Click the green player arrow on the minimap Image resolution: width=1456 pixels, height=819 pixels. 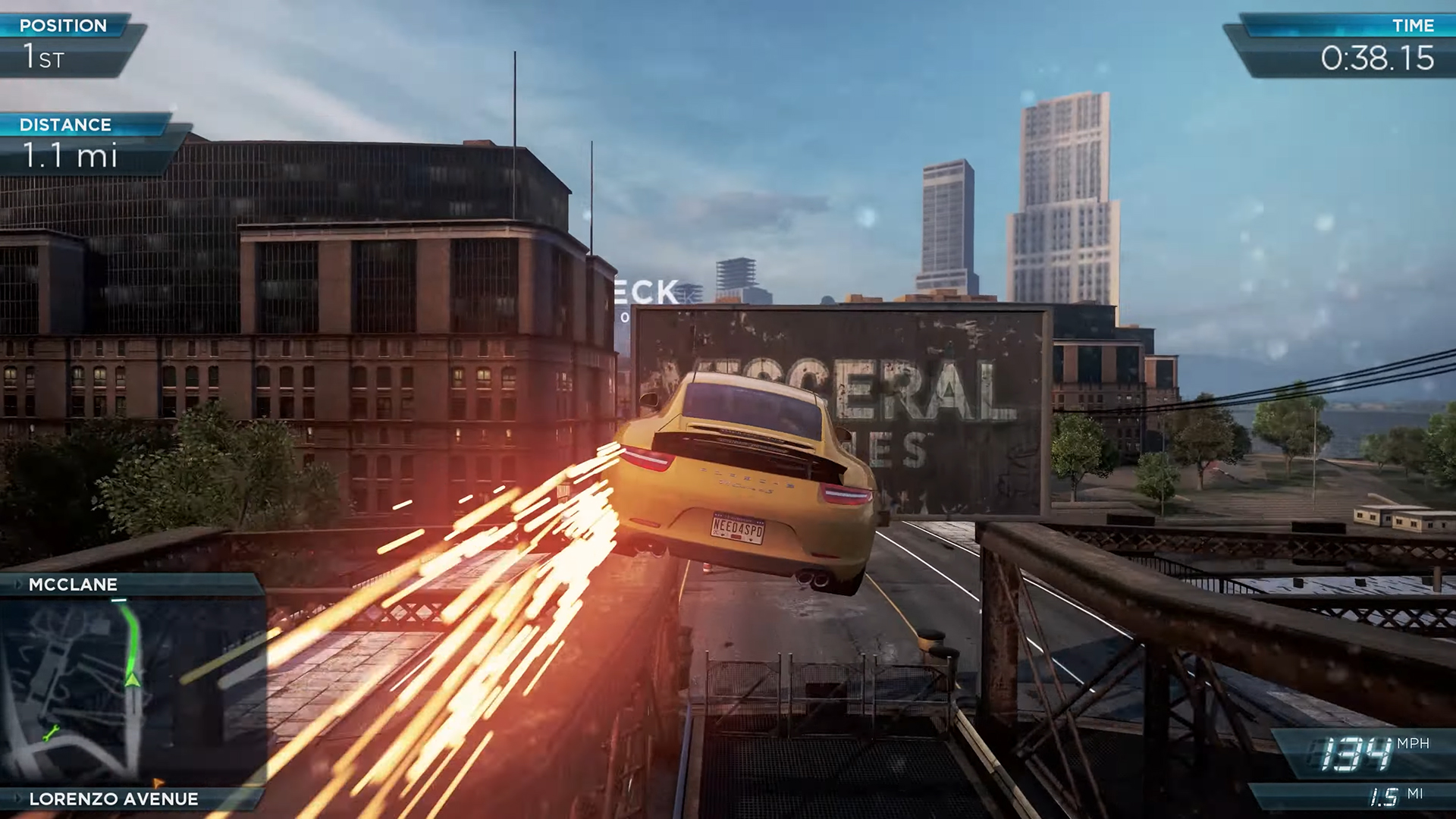coord(132,680)
